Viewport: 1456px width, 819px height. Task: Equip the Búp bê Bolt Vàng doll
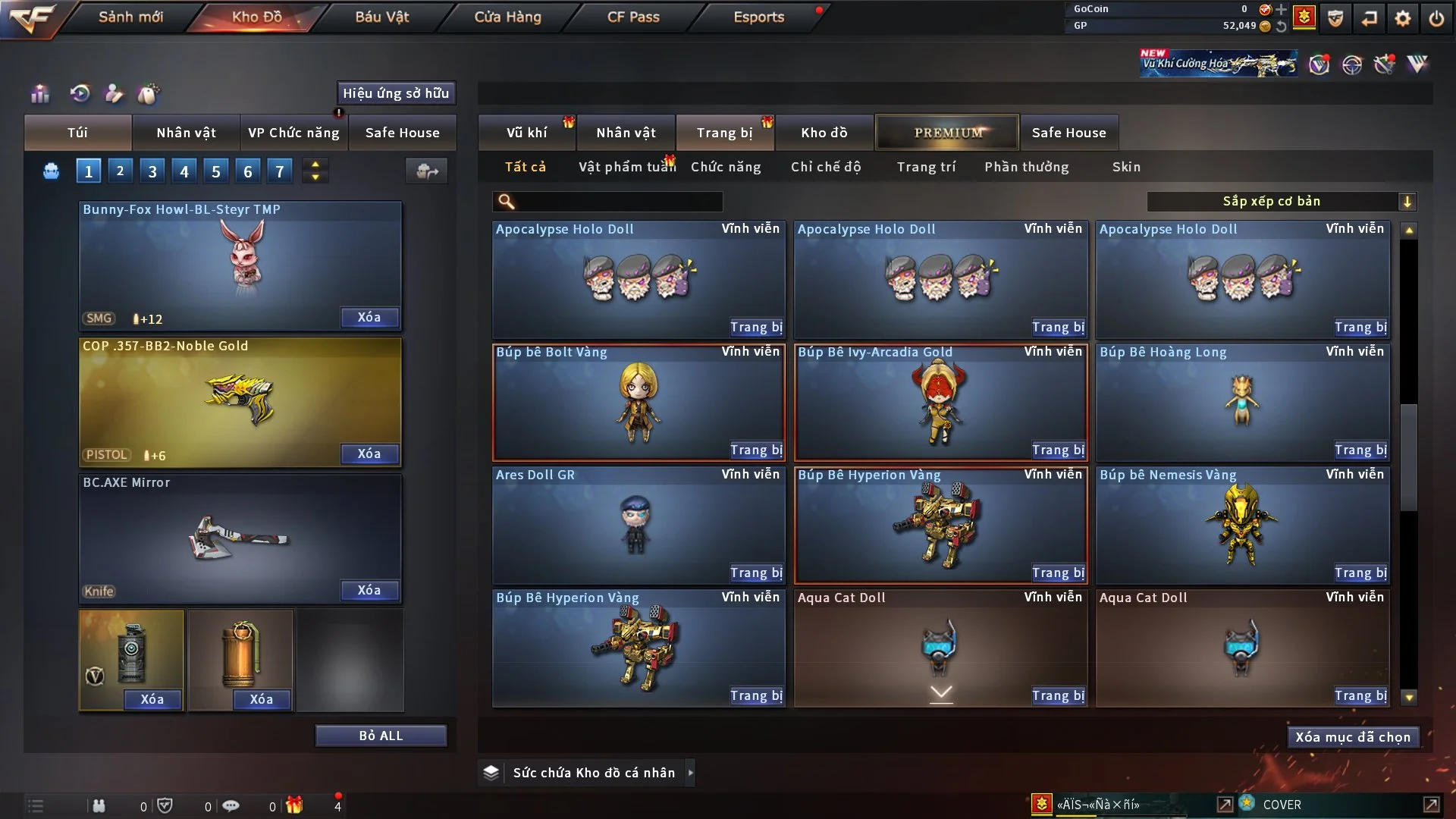click(x=755, y=450)
